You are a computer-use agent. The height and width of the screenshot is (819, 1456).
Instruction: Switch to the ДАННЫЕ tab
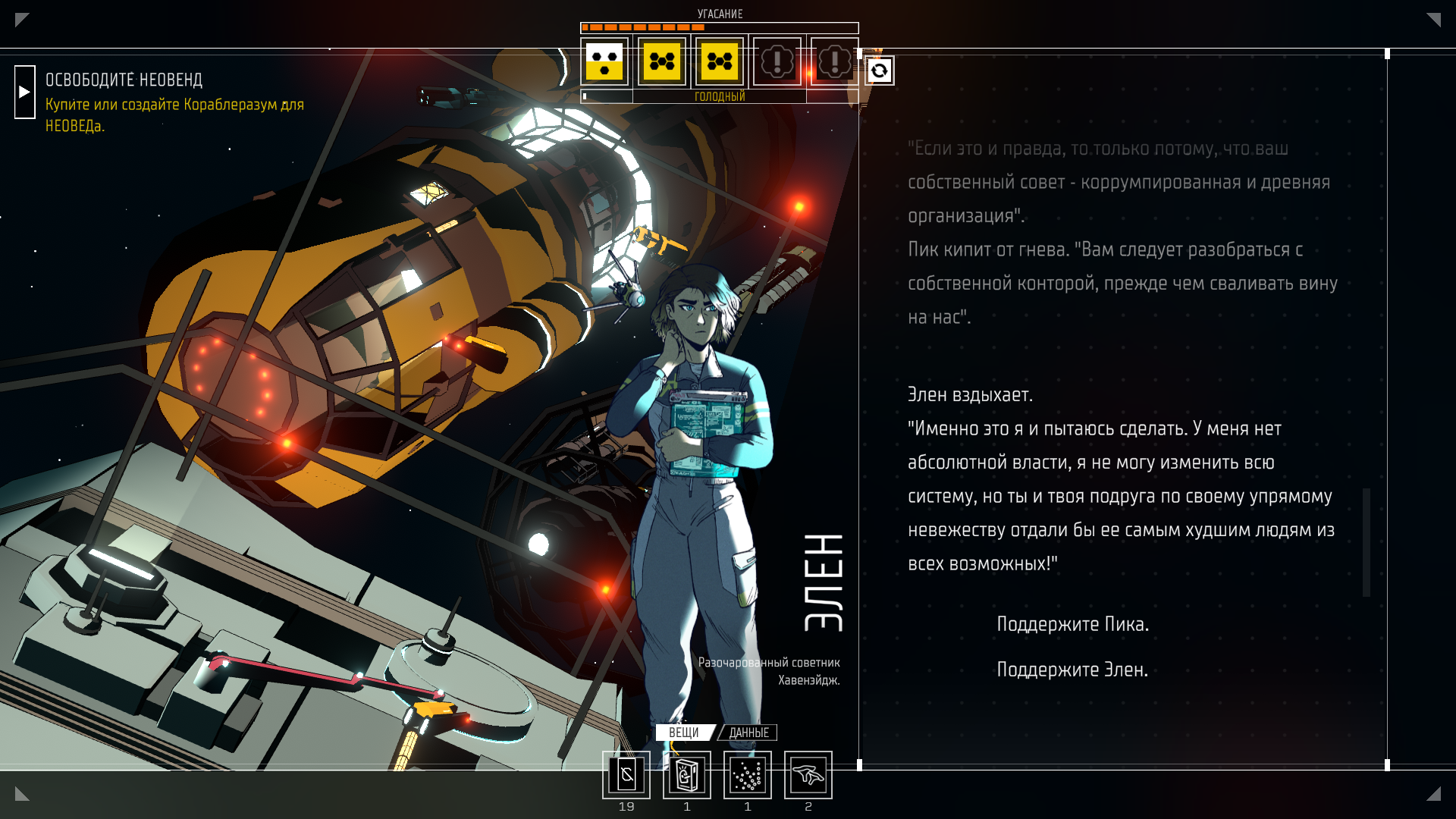click(748, 733)
